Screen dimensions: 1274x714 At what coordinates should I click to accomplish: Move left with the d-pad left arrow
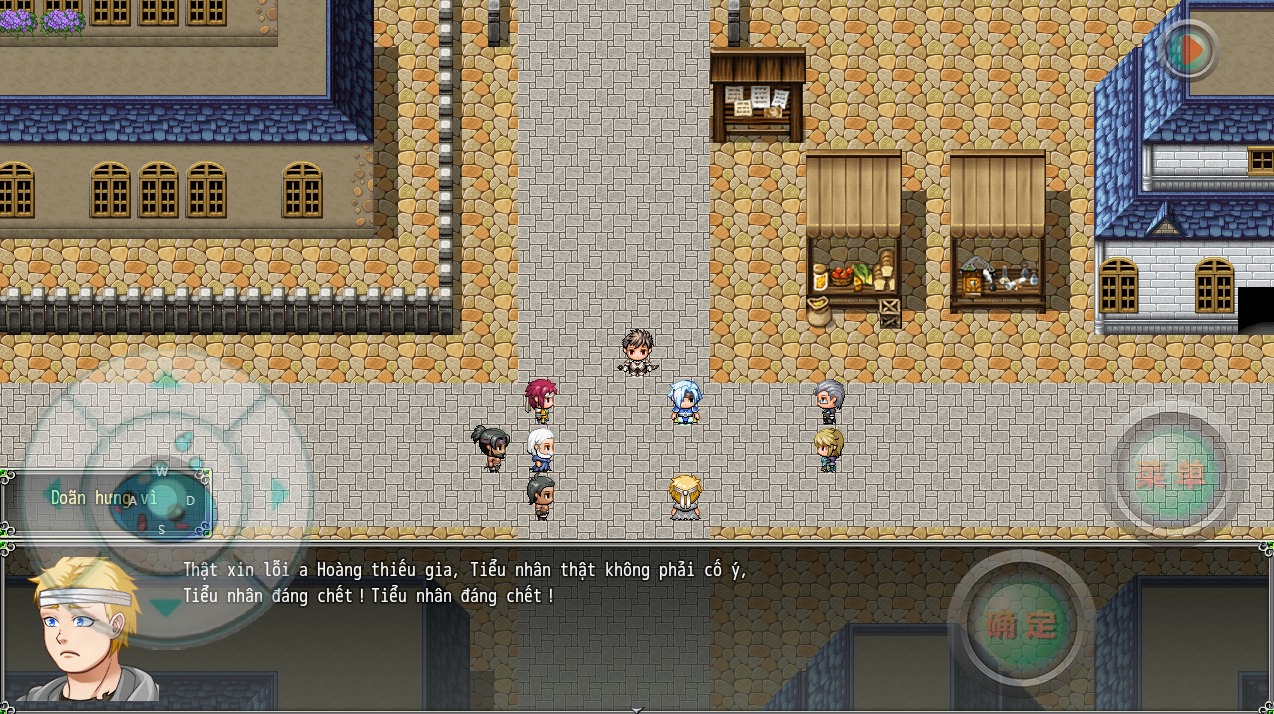(50, 494)
